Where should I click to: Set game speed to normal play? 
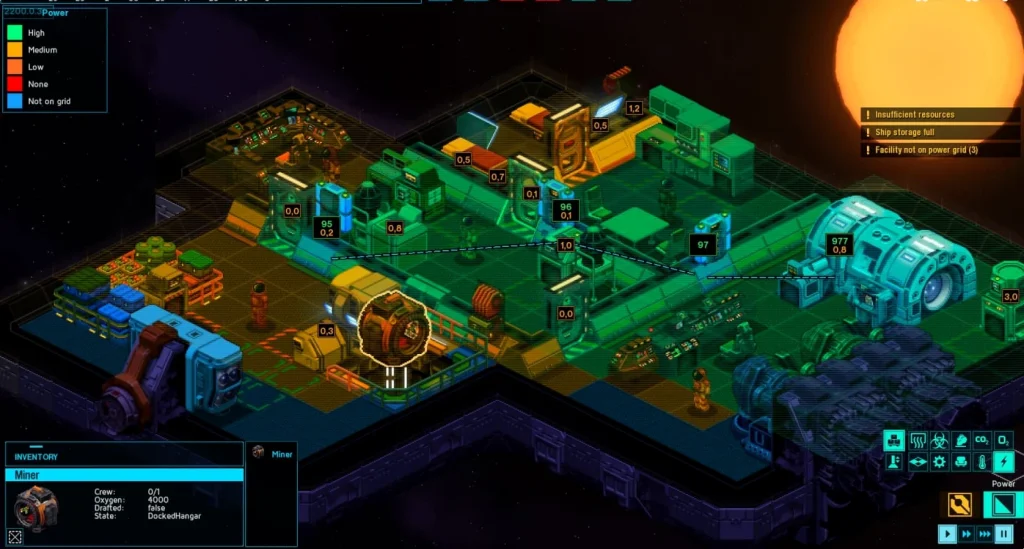point(948,534)
